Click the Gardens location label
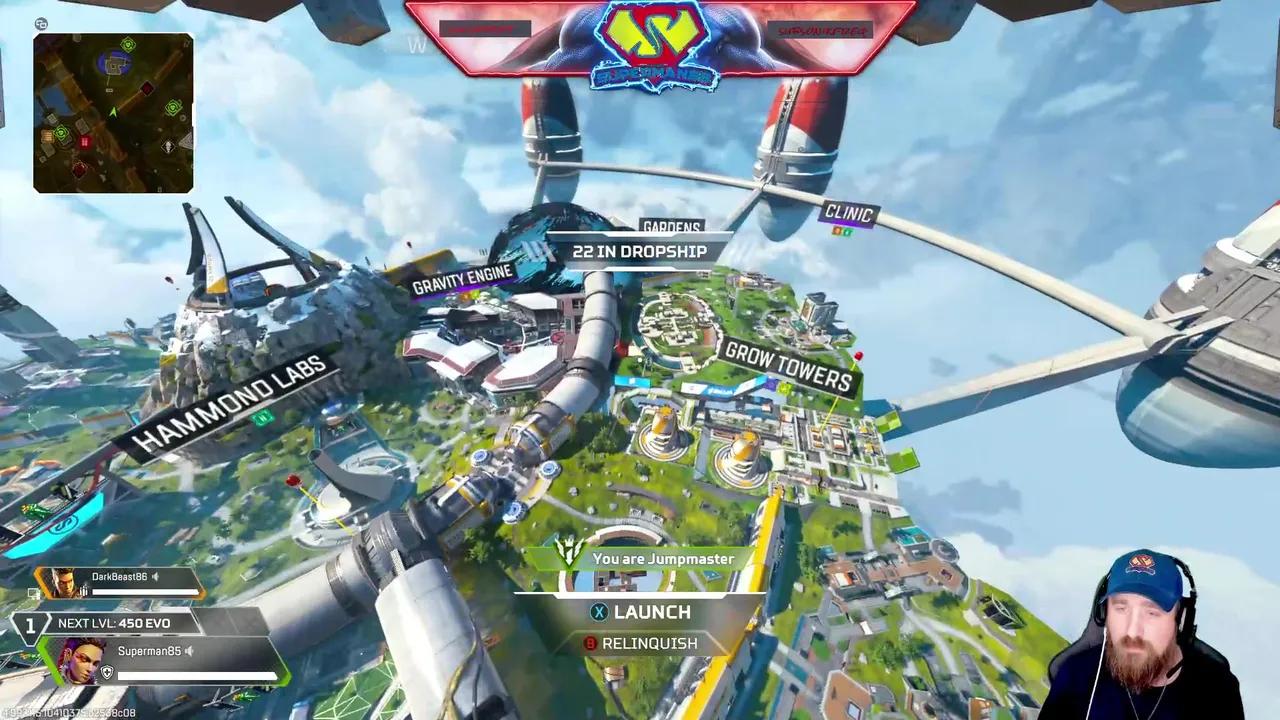 pos(671,228)
